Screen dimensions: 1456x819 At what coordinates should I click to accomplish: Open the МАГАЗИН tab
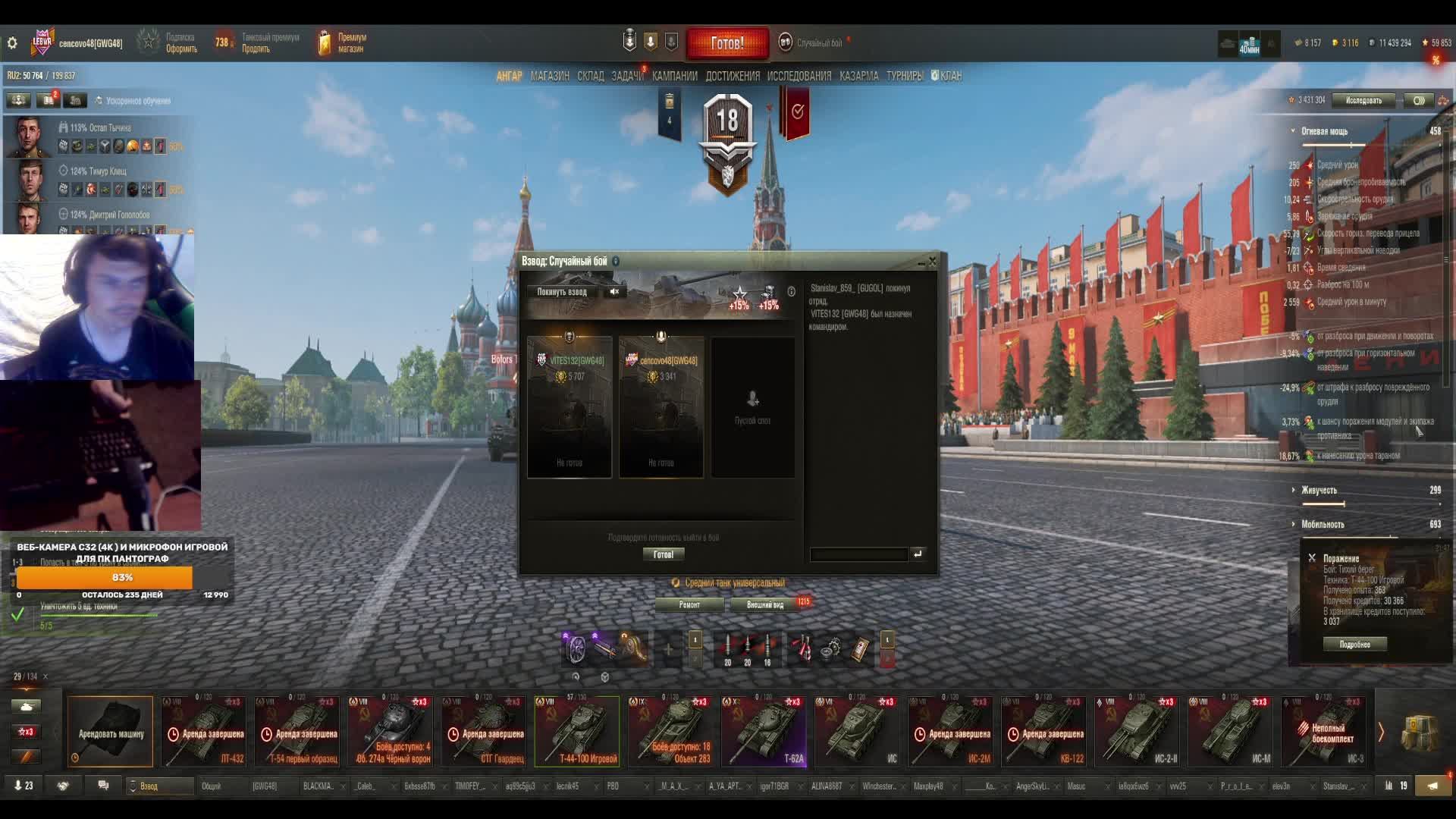click(550, 76)
